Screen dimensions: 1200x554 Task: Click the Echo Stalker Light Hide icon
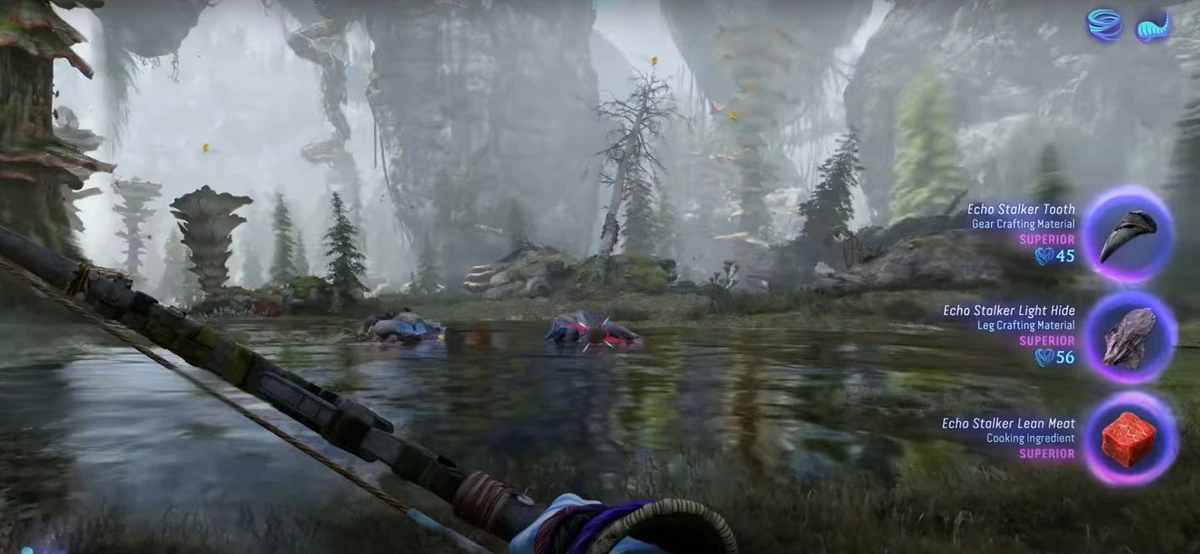(1130, 337)
